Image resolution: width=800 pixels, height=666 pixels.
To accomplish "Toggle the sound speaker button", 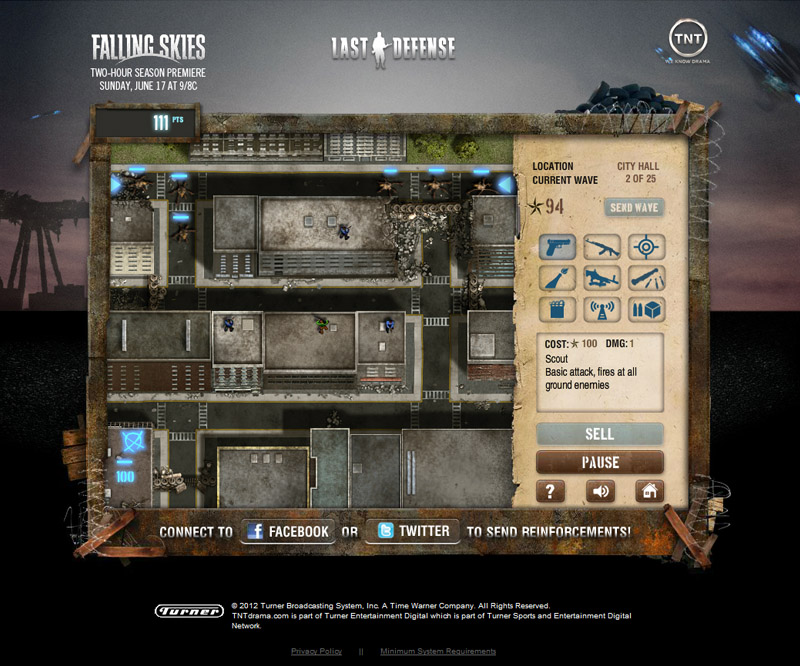I will coord(600,491).
